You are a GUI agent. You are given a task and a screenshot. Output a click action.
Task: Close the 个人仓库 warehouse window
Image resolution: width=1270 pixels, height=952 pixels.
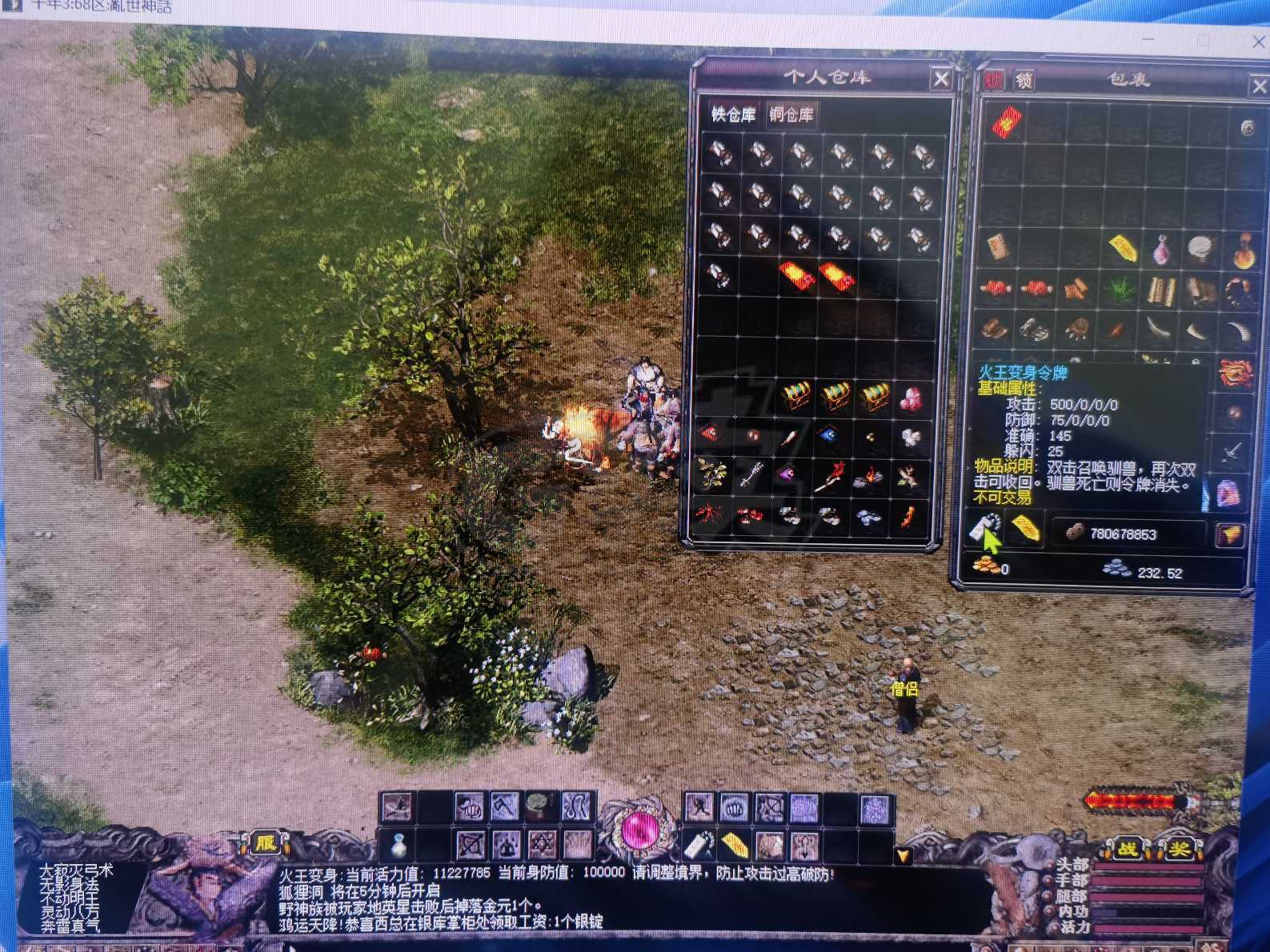(941, 79)
